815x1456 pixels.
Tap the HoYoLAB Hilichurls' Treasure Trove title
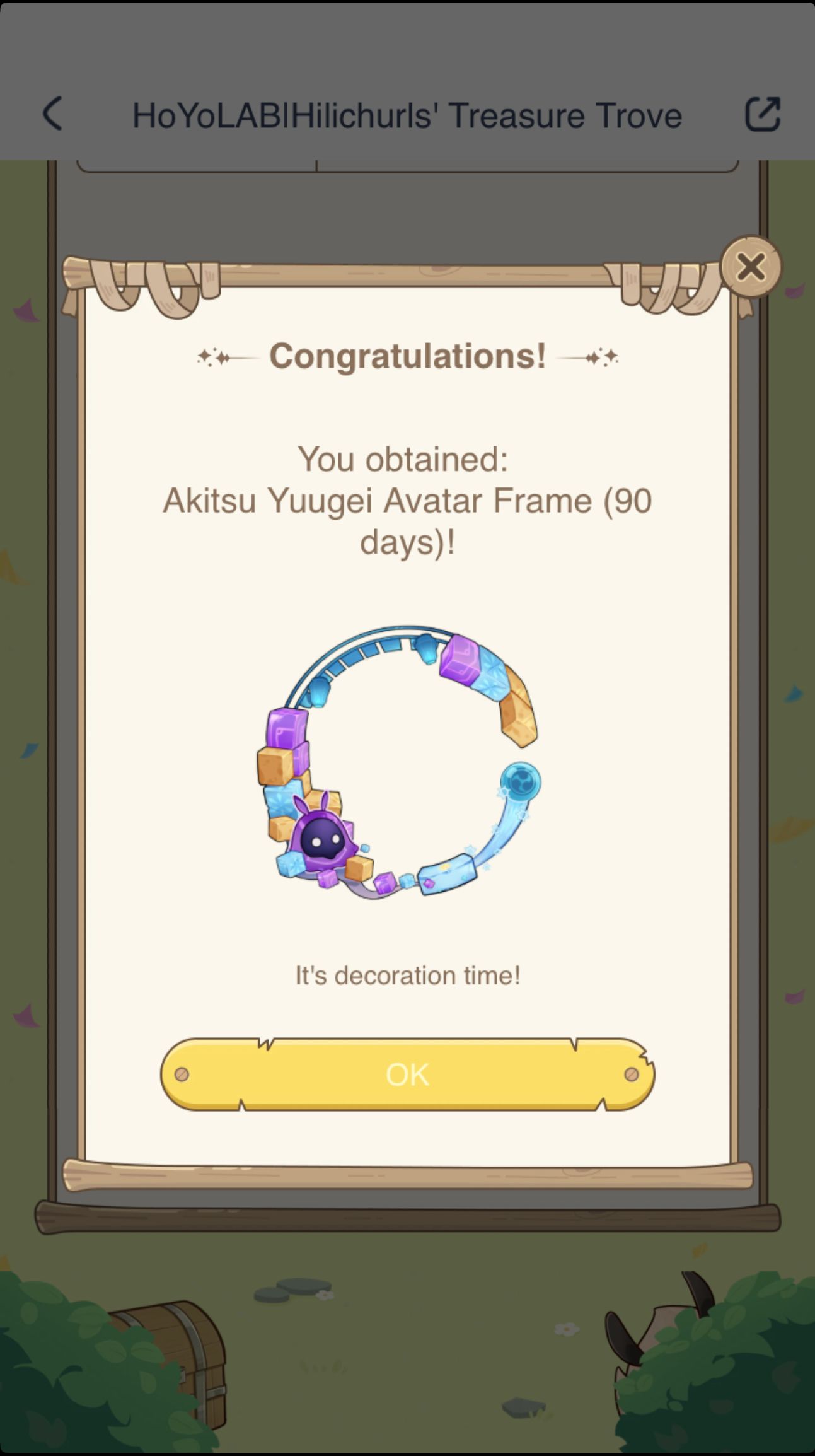pos(407,115)
